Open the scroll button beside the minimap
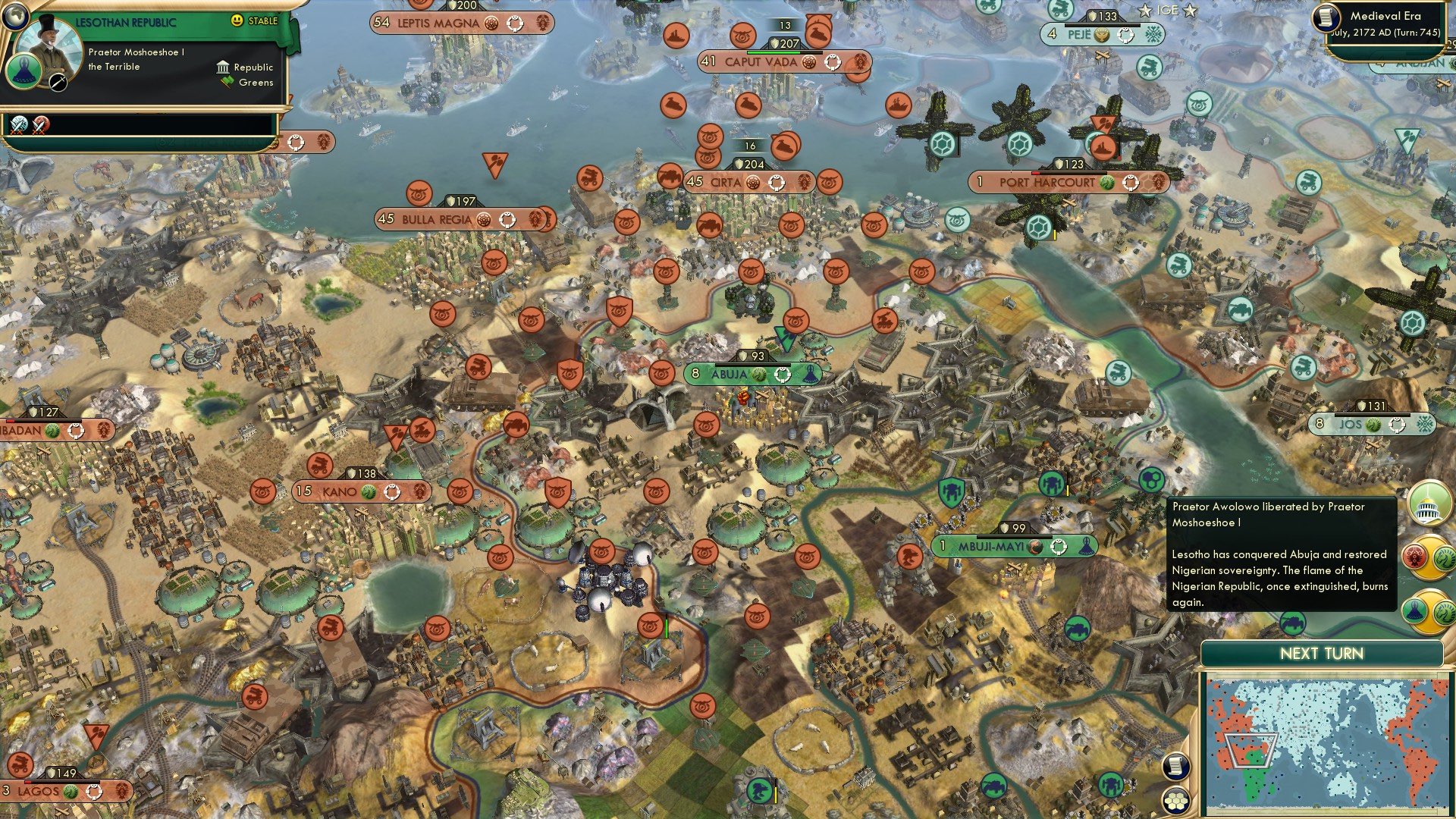 (x=1175, y=766)
